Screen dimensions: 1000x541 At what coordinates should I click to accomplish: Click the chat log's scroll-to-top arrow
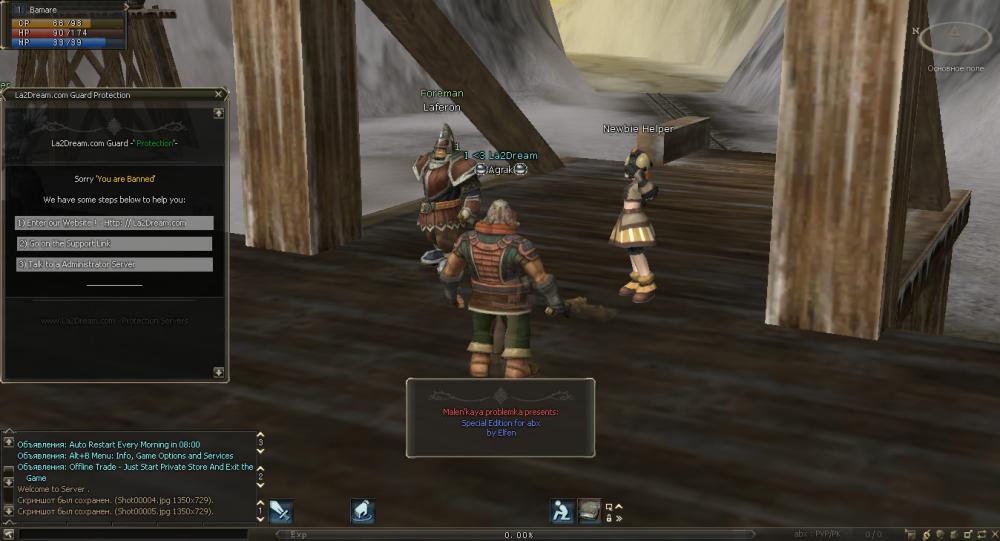pos(9,441)
